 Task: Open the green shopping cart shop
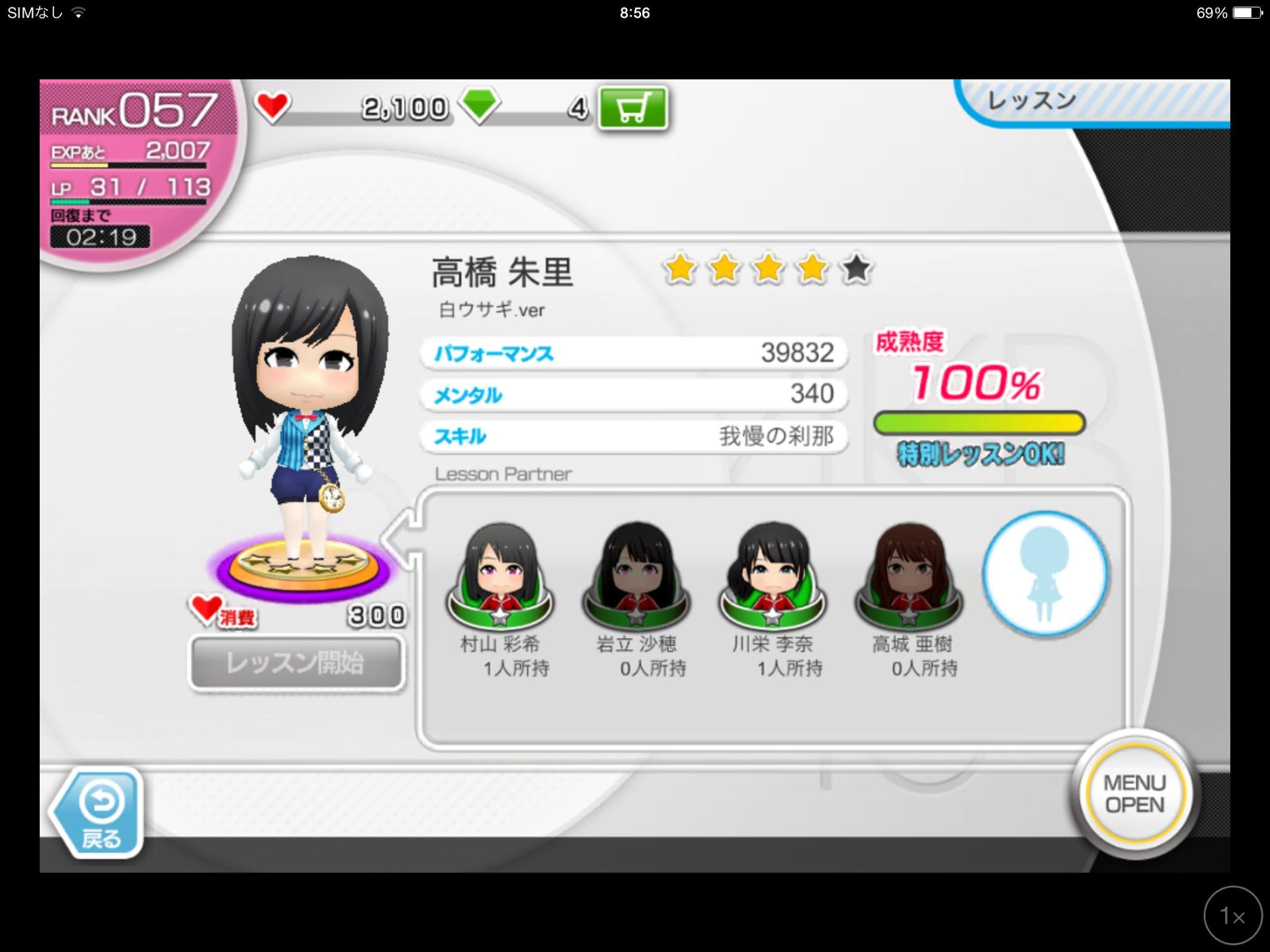pyautogui.click(x=632, y=108)
